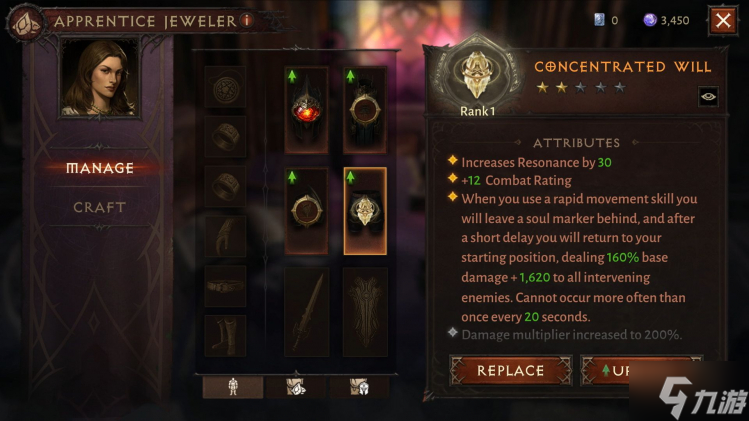Switch to the Manage section

click(100, 168)
